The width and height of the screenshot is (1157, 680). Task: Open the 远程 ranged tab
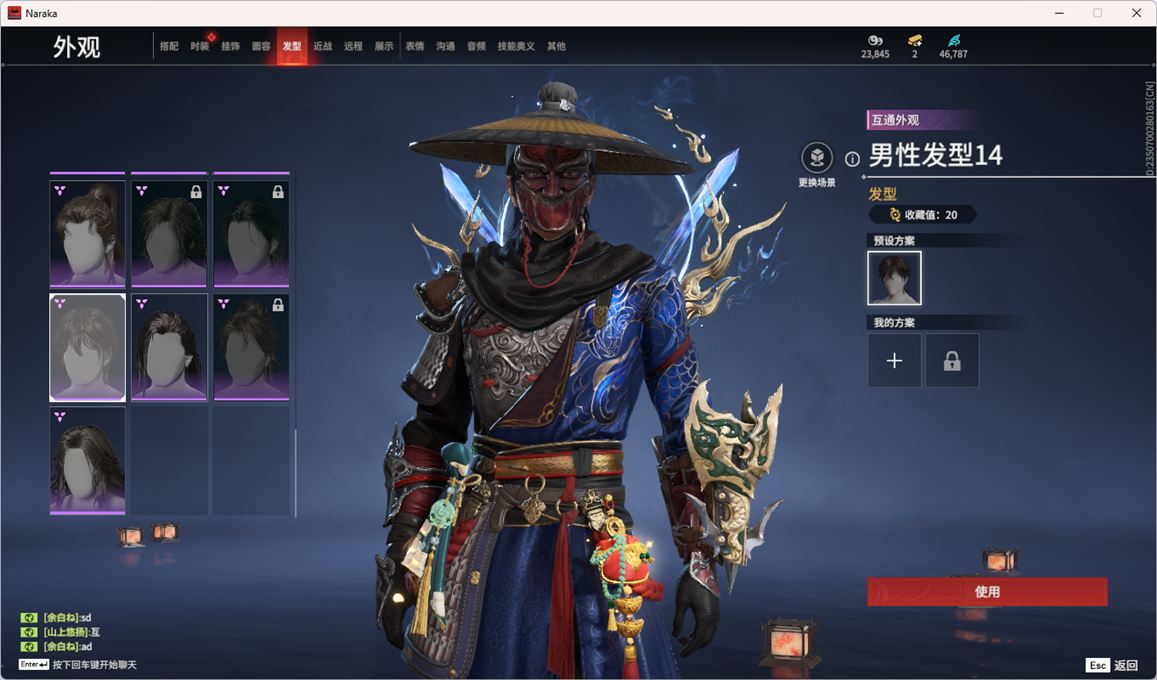[x=353, y=46]
